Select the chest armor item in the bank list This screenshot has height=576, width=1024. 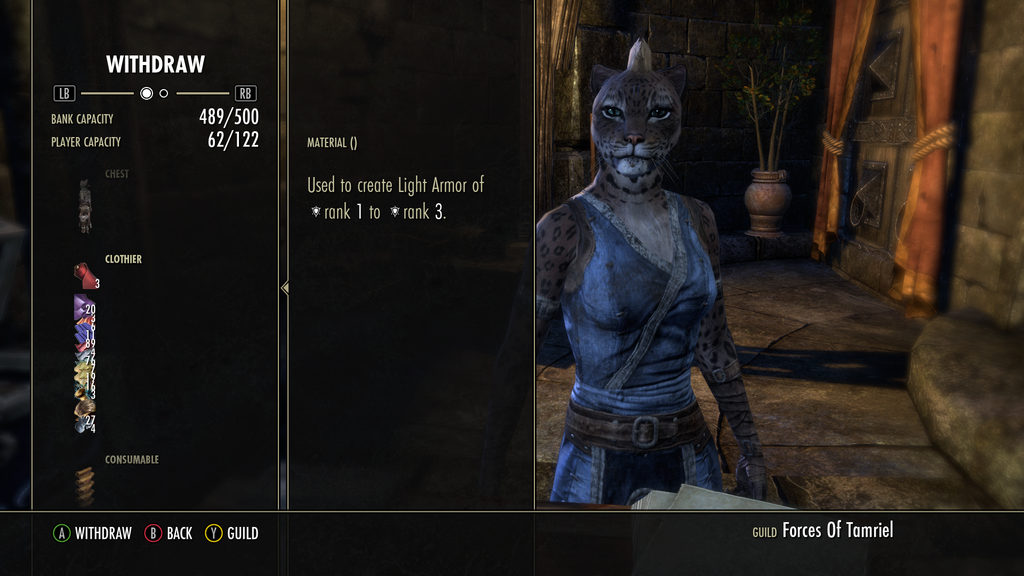tap(85, 206)
